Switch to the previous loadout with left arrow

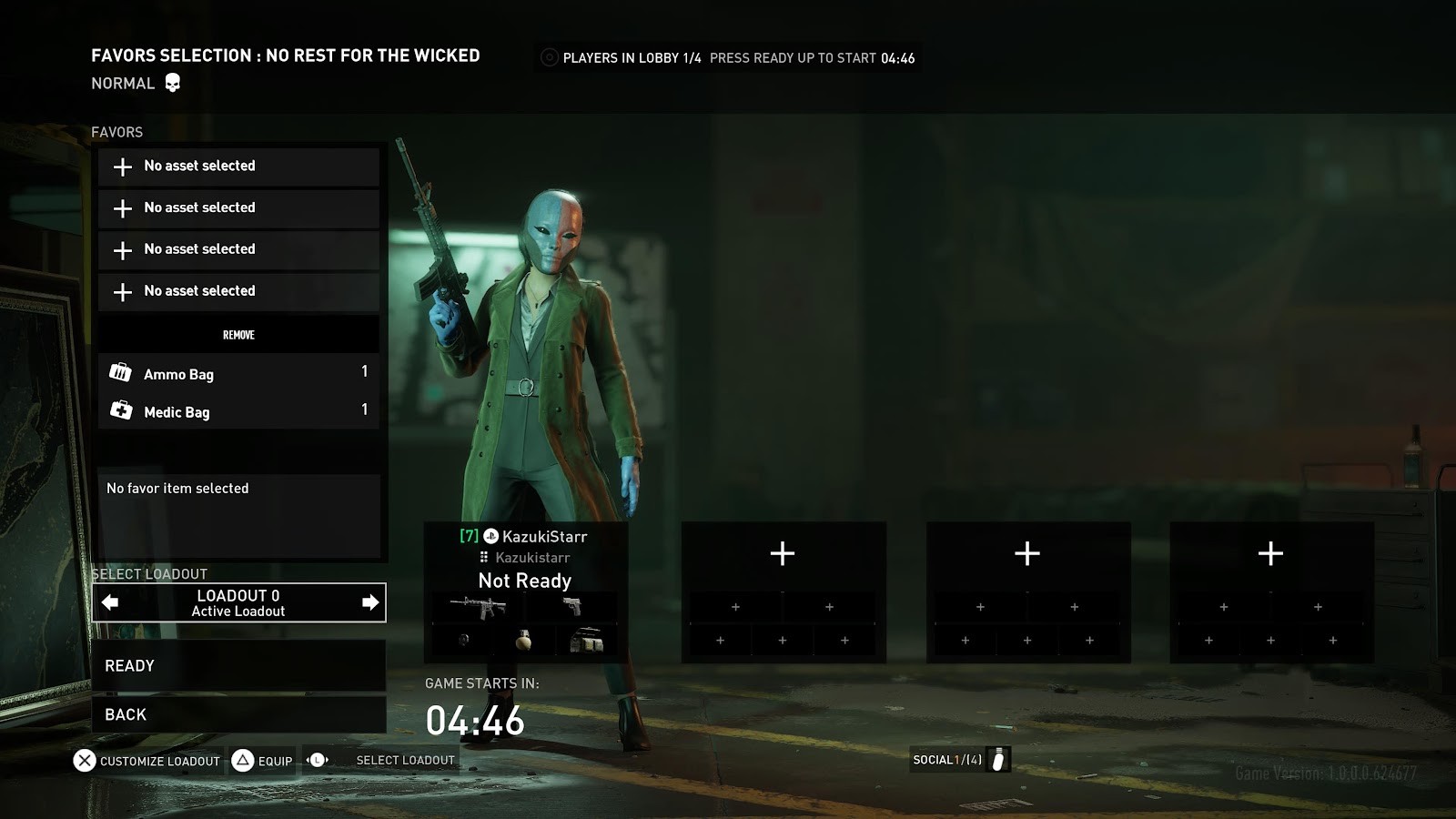click(110, 602)
